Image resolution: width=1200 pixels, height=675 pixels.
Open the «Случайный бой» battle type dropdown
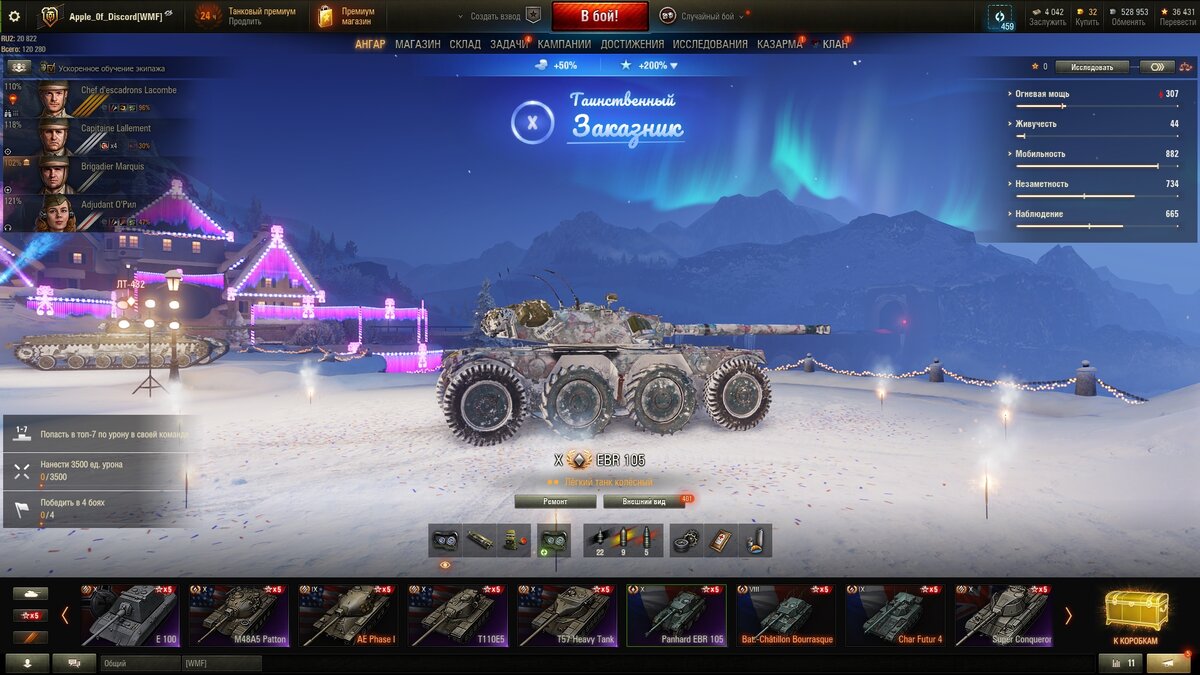click(712, 16)
